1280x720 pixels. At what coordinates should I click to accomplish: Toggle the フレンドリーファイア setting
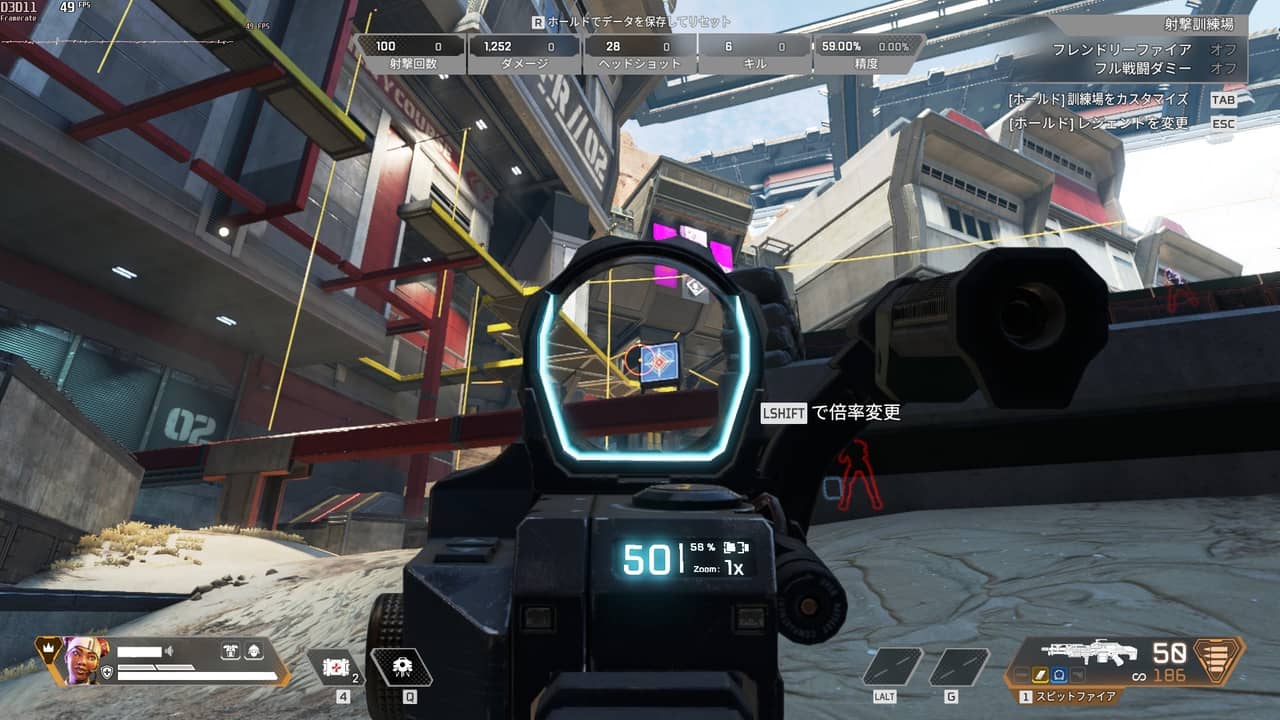click(1223, 49)
